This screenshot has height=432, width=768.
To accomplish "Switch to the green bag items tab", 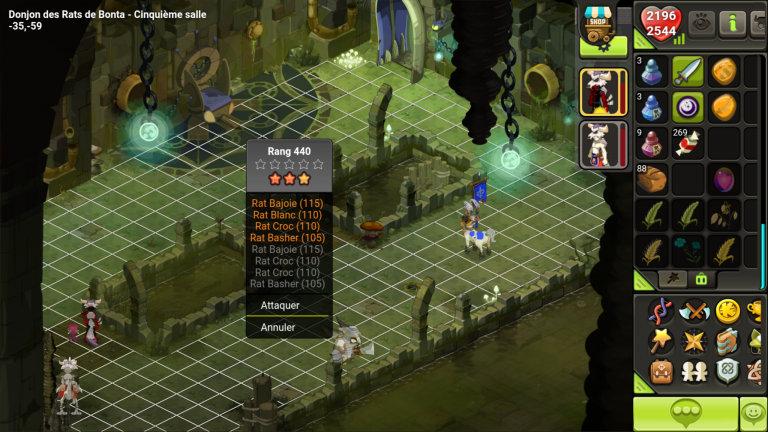I will [702, 279].
